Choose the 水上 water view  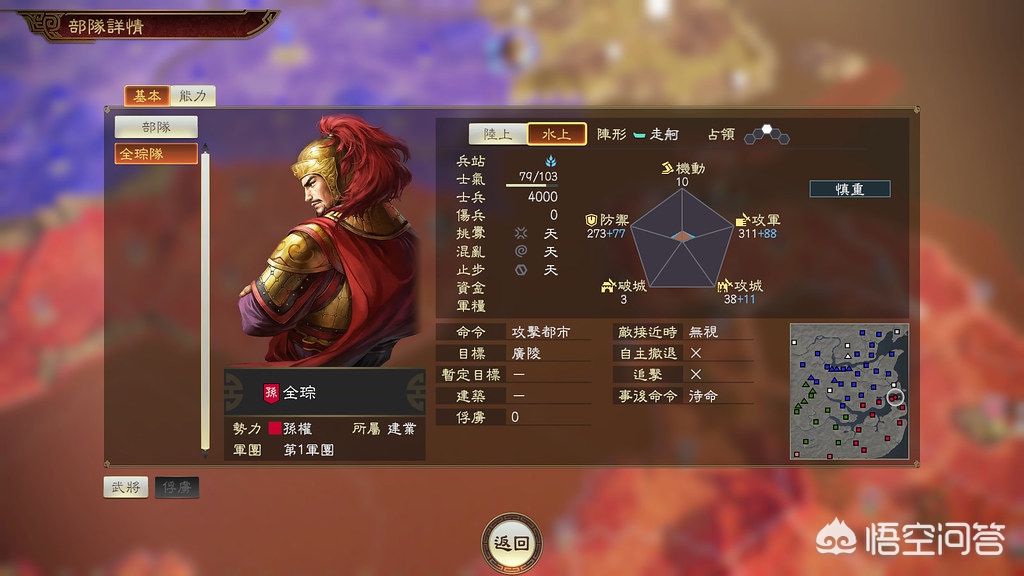pos(557,134)
